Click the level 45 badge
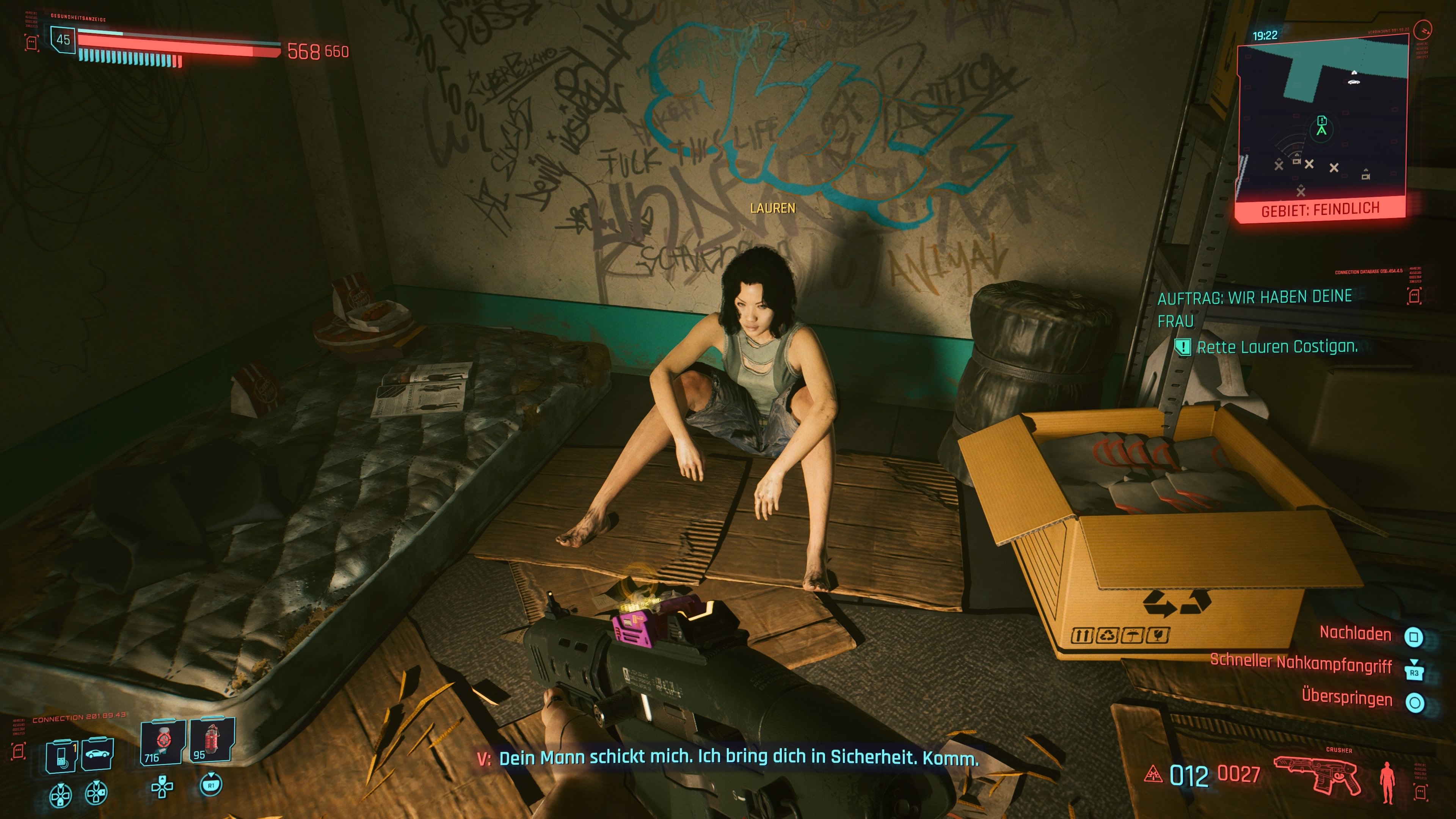Screen dimensions: 1456x819 pos(64,40)
